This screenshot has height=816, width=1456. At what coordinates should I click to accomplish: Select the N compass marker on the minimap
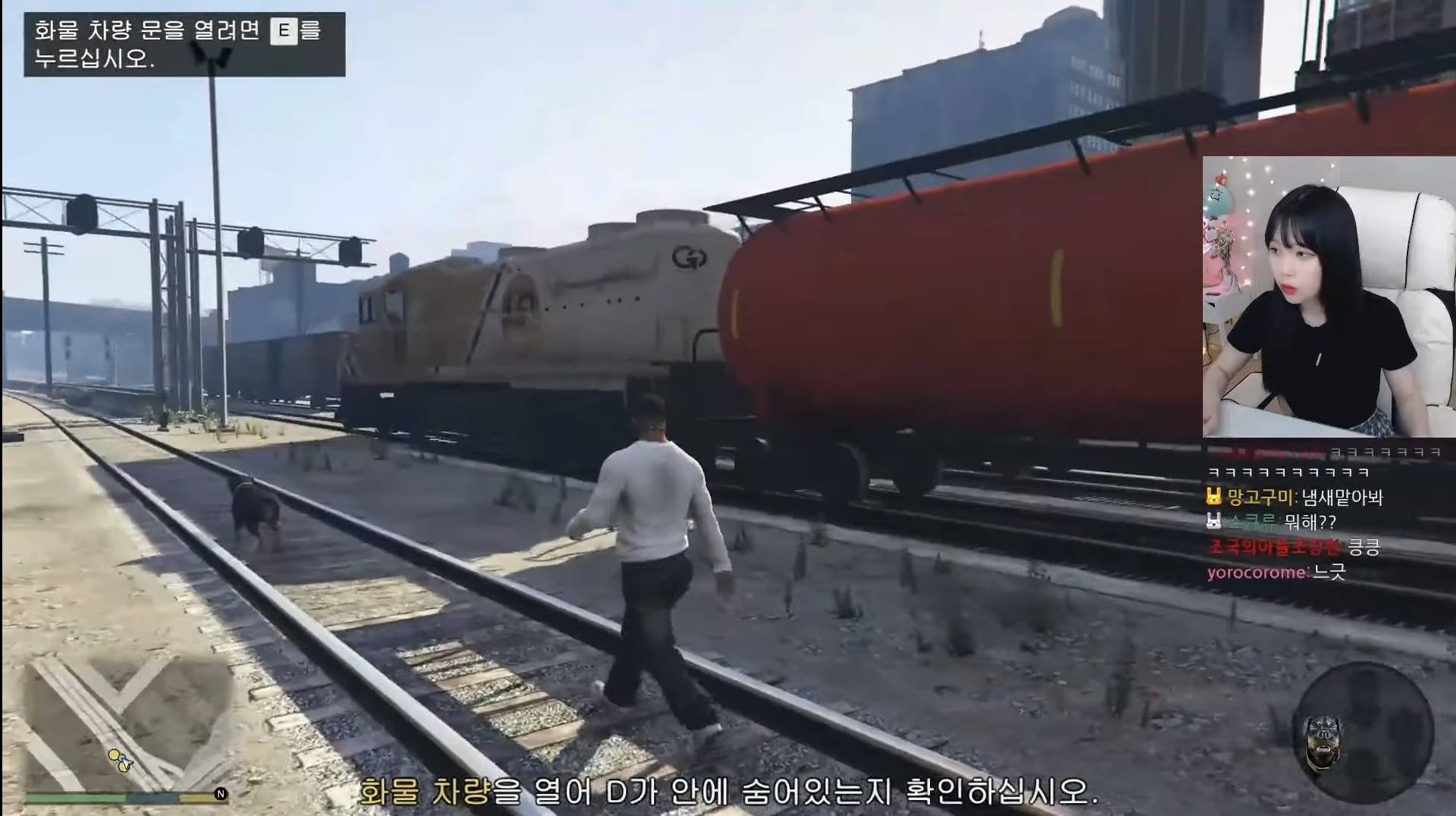(221, 793)
